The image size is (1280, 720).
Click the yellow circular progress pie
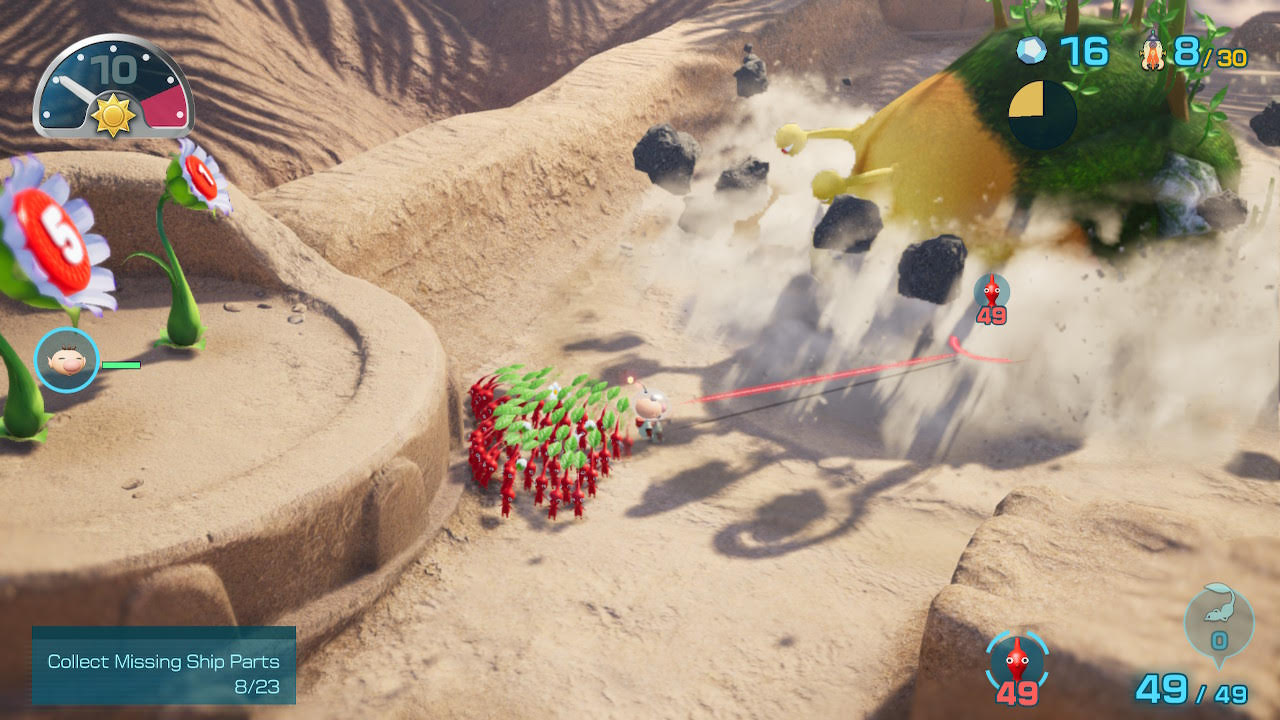(1042, 114)
